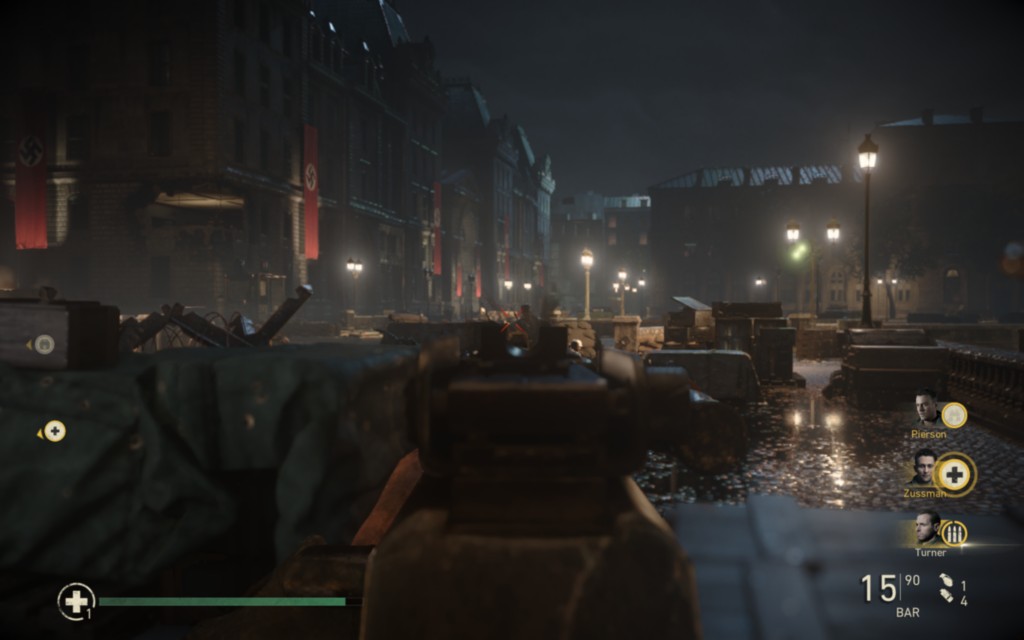Click Zussman's squad portrait
This screenshot has height=640, width=1024.
pos(925,467)
